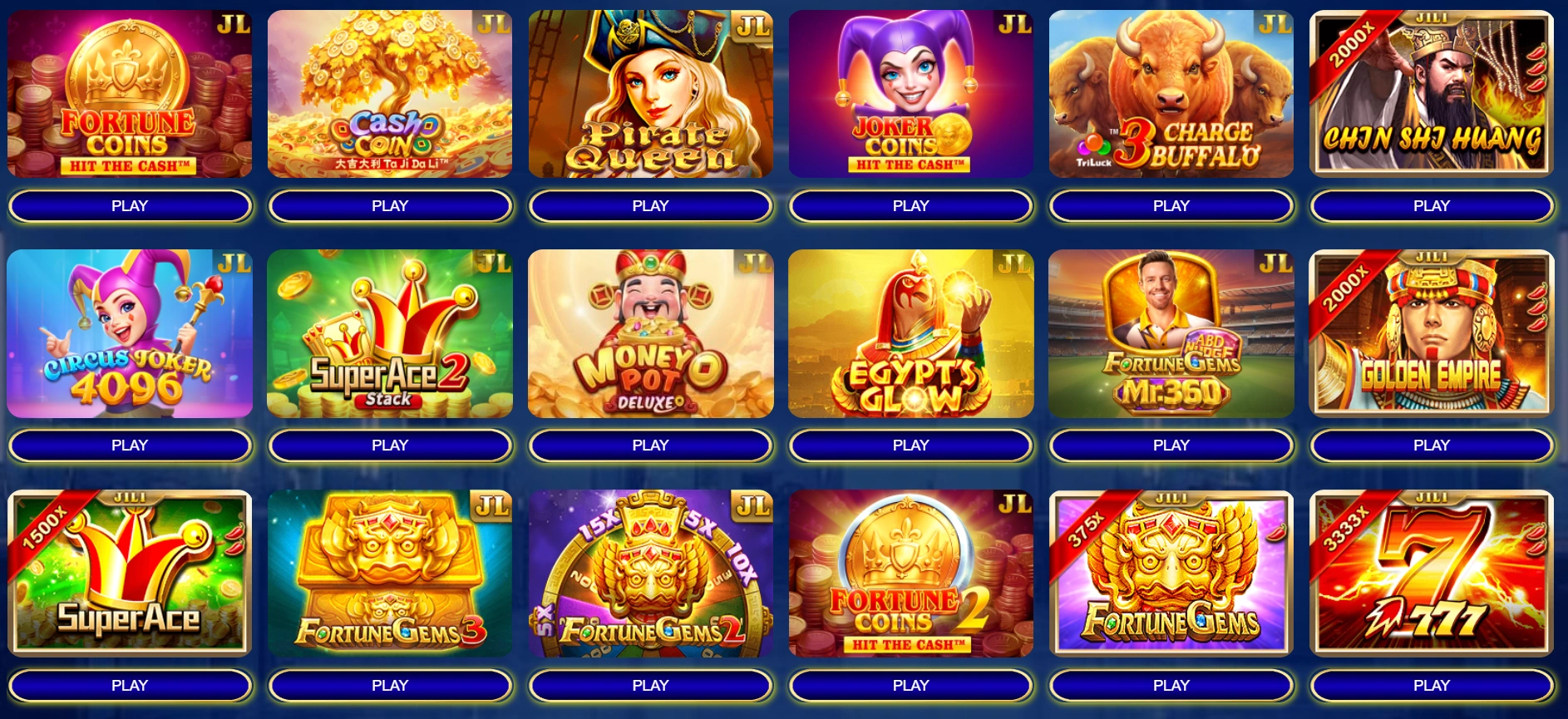Image resolution: width=1568 pixels, height=719 pixels.
Task: Open the Fortune Gems 2 thumbnail
Action: 650,574
